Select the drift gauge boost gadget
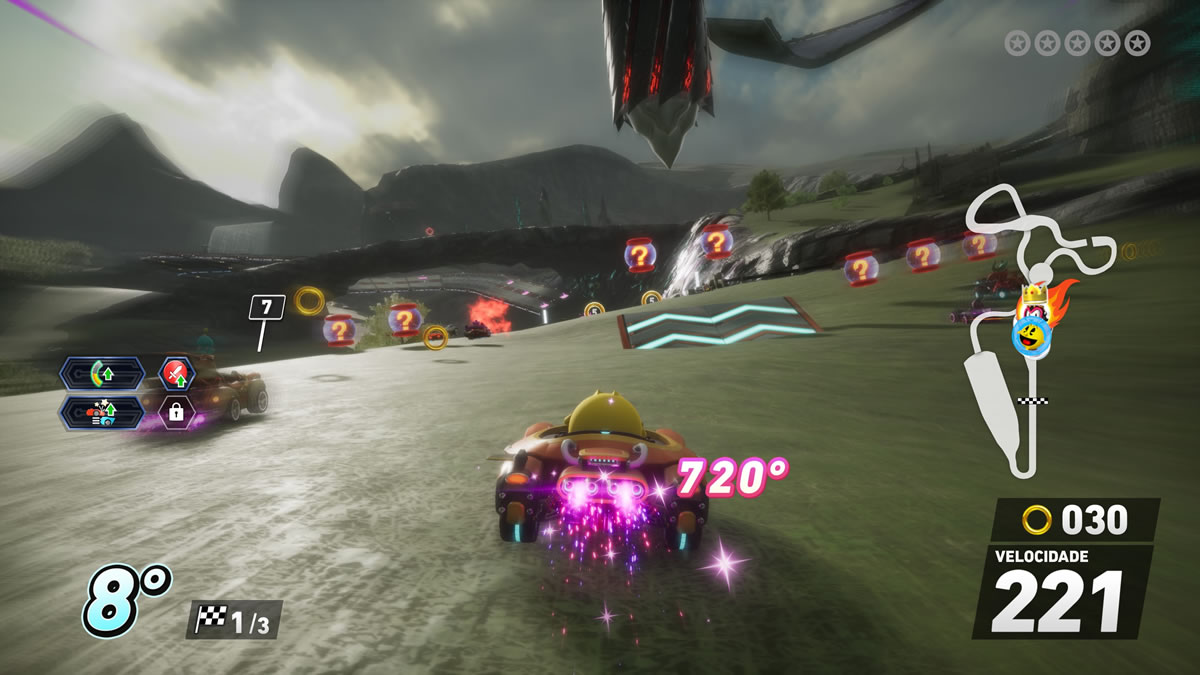The width and height of the screenshot is (1200, 675). pos(101,375)
